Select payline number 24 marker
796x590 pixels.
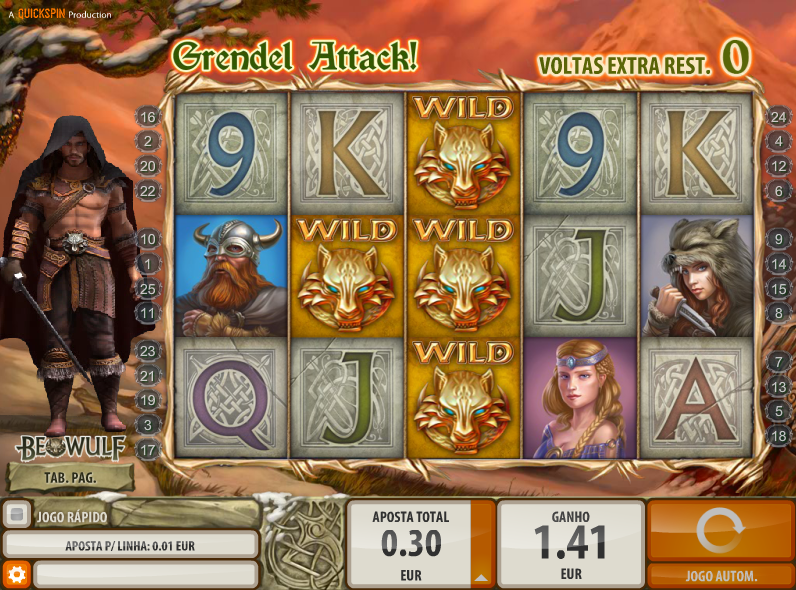[778, 117]
